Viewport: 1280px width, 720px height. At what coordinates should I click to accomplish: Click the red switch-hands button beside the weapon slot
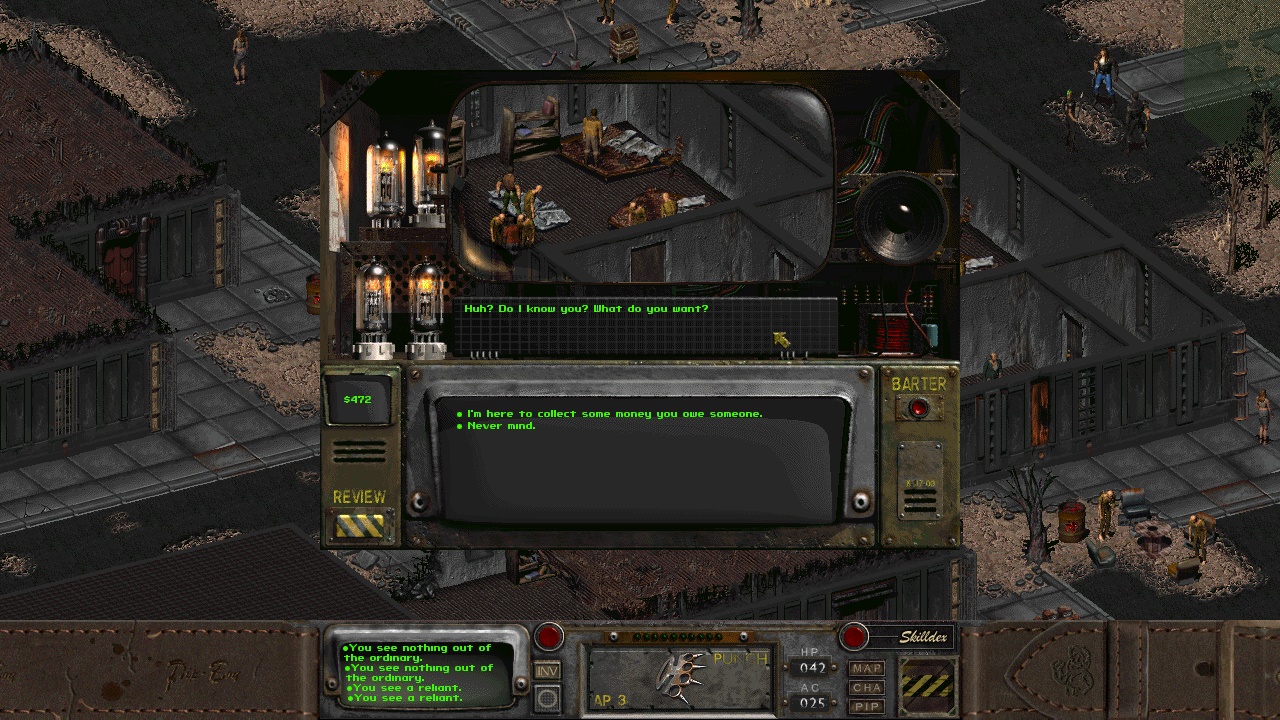click(548, 636)
